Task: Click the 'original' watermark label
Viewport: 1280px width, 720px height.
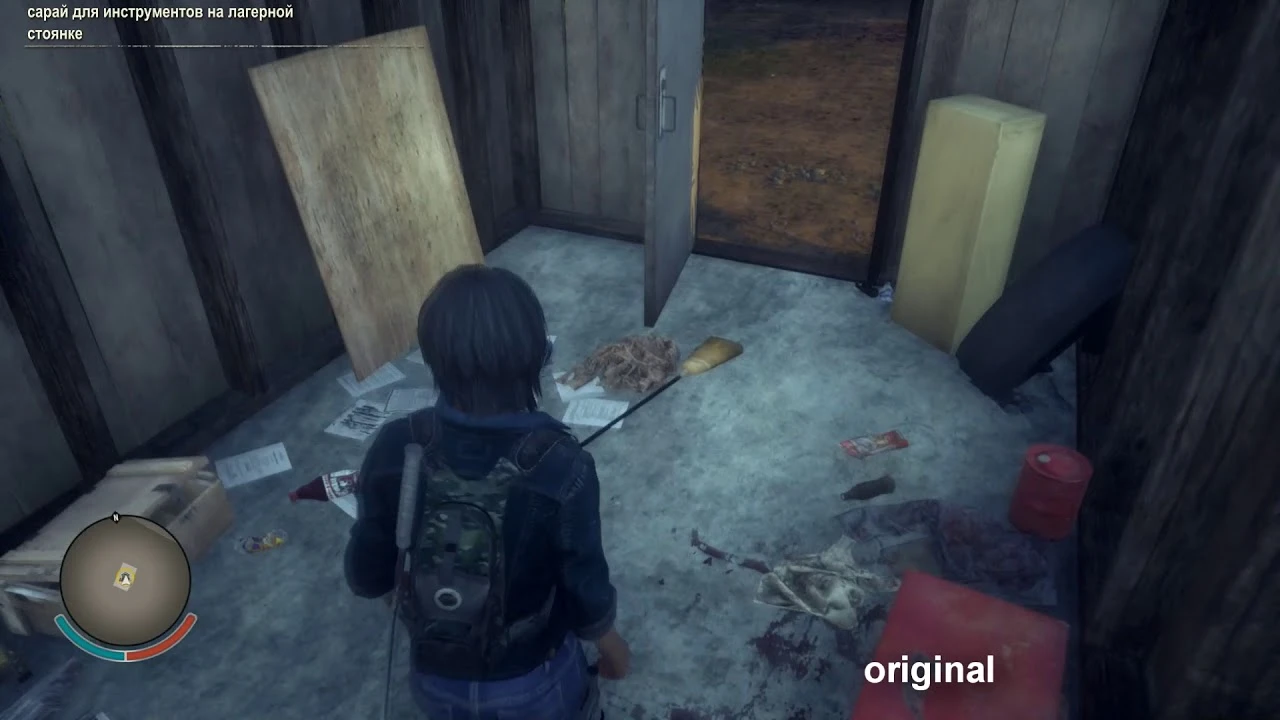Action: (x=930, y=670)
